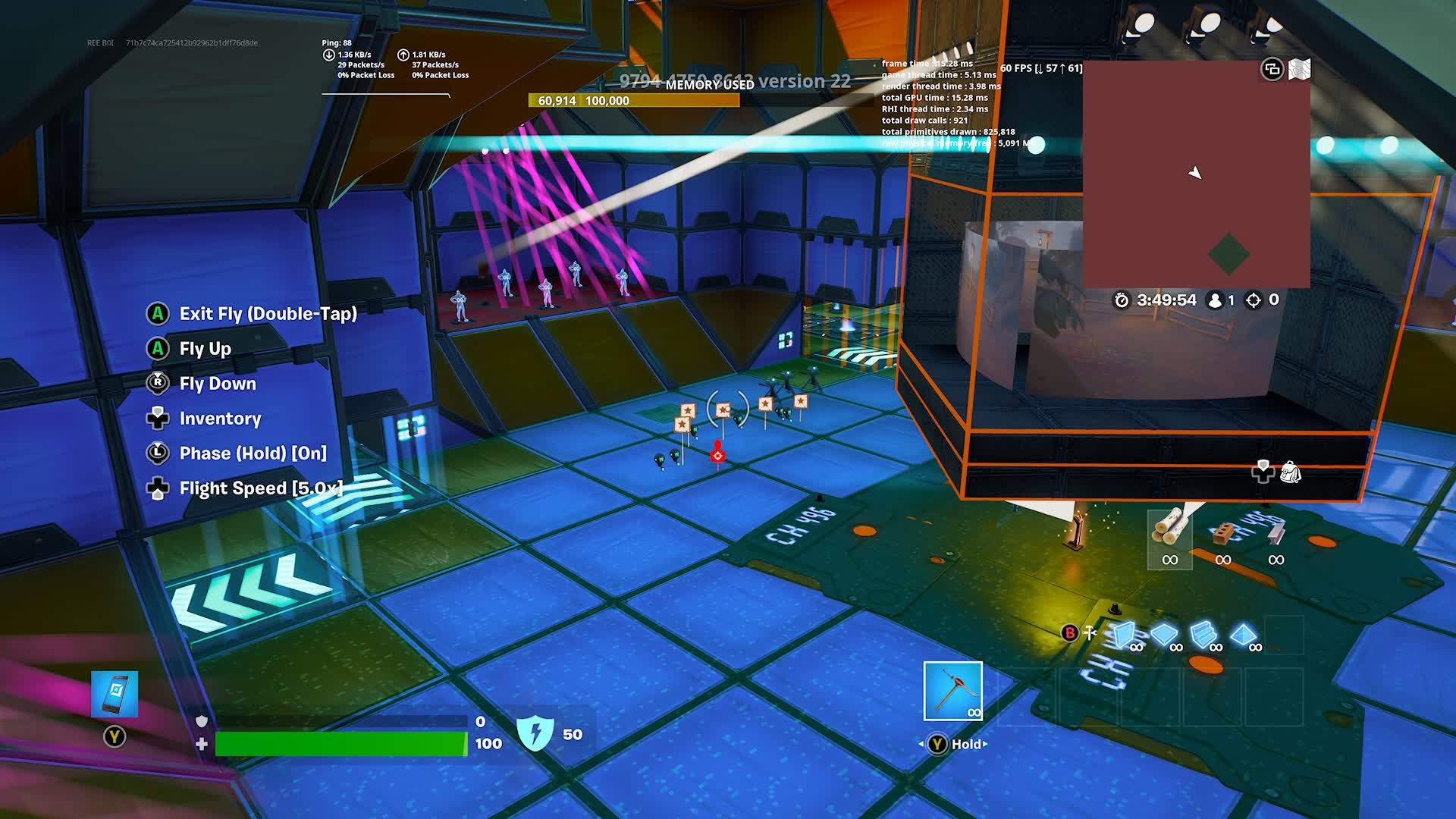
Task: Open the folded map icon
Action: click(x=1299, y=70)
